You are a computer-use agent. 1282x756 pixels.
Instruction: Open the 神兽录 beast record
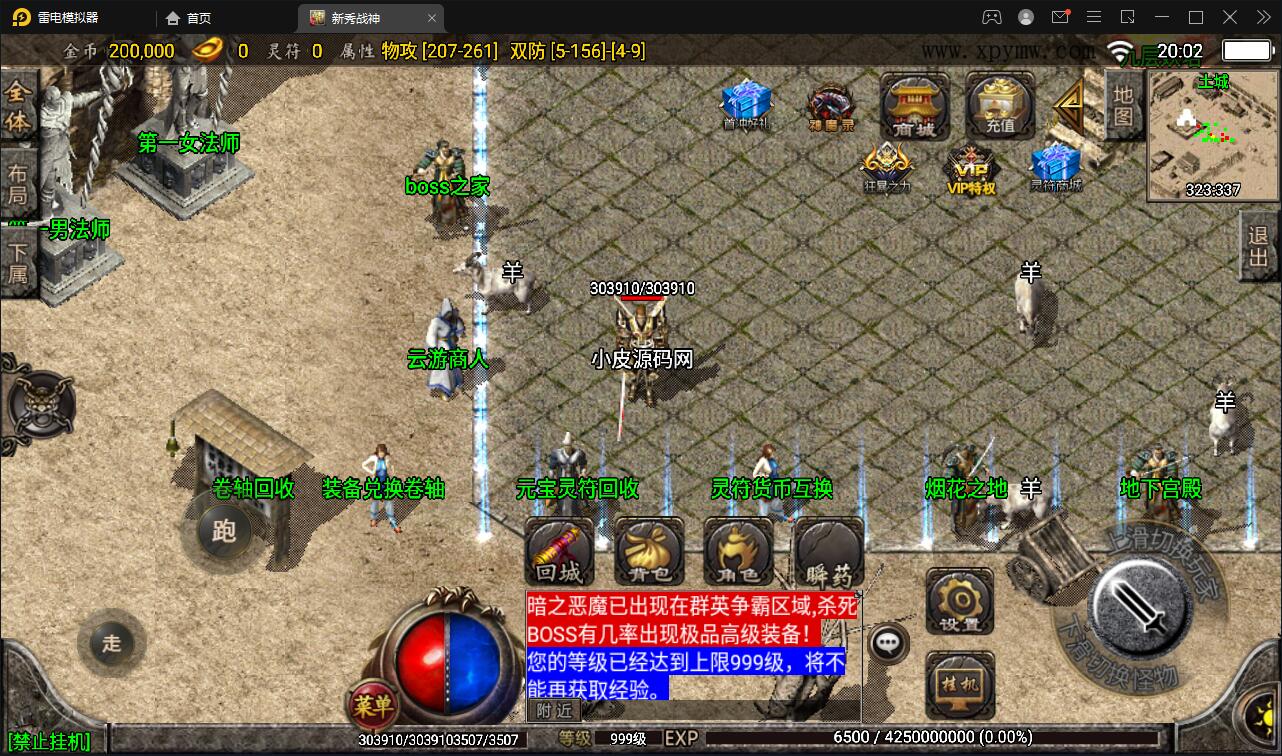pos(830,106)
